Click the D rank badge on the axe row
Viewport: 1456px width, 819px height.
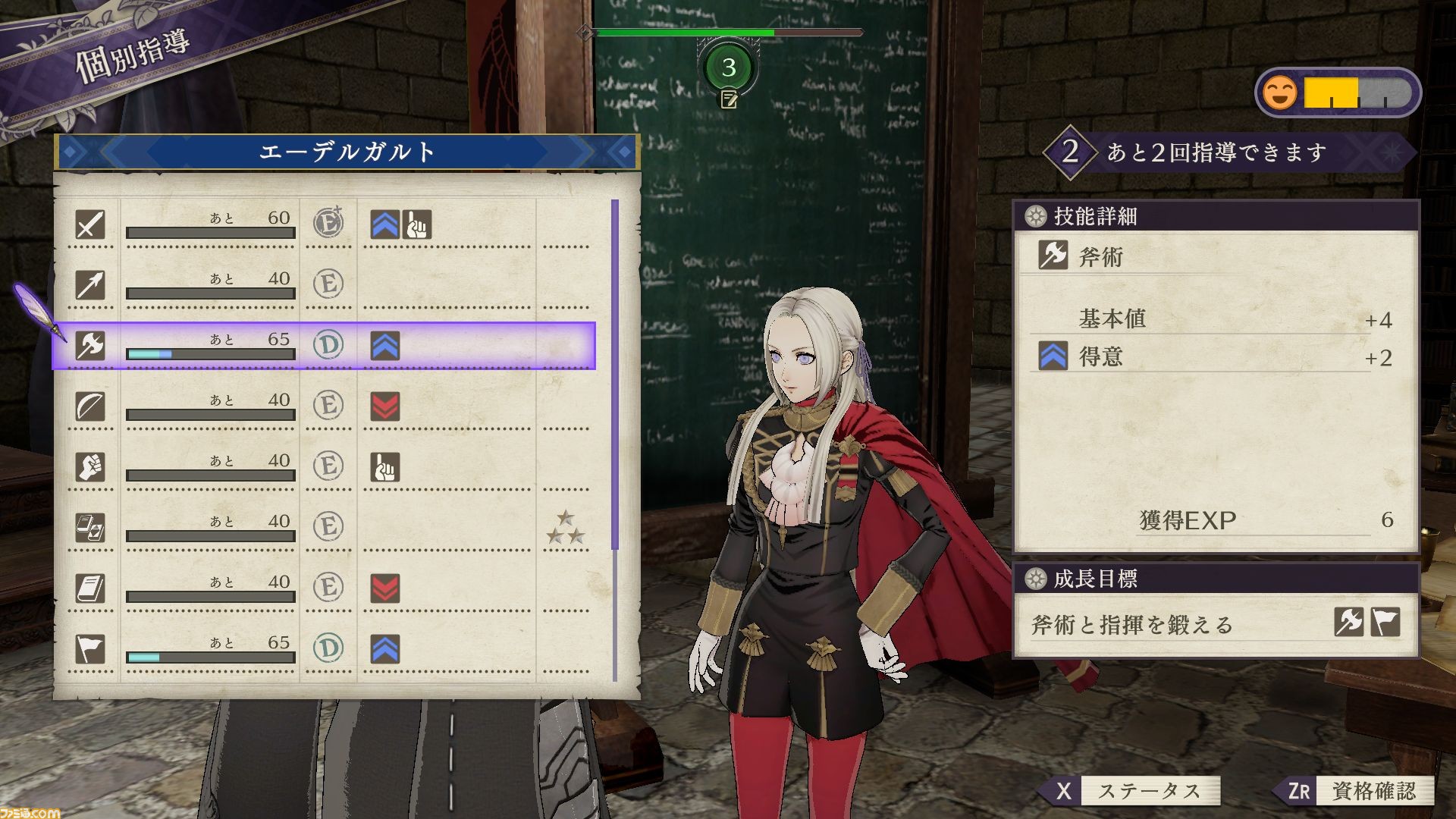click(x=329, y=344)
